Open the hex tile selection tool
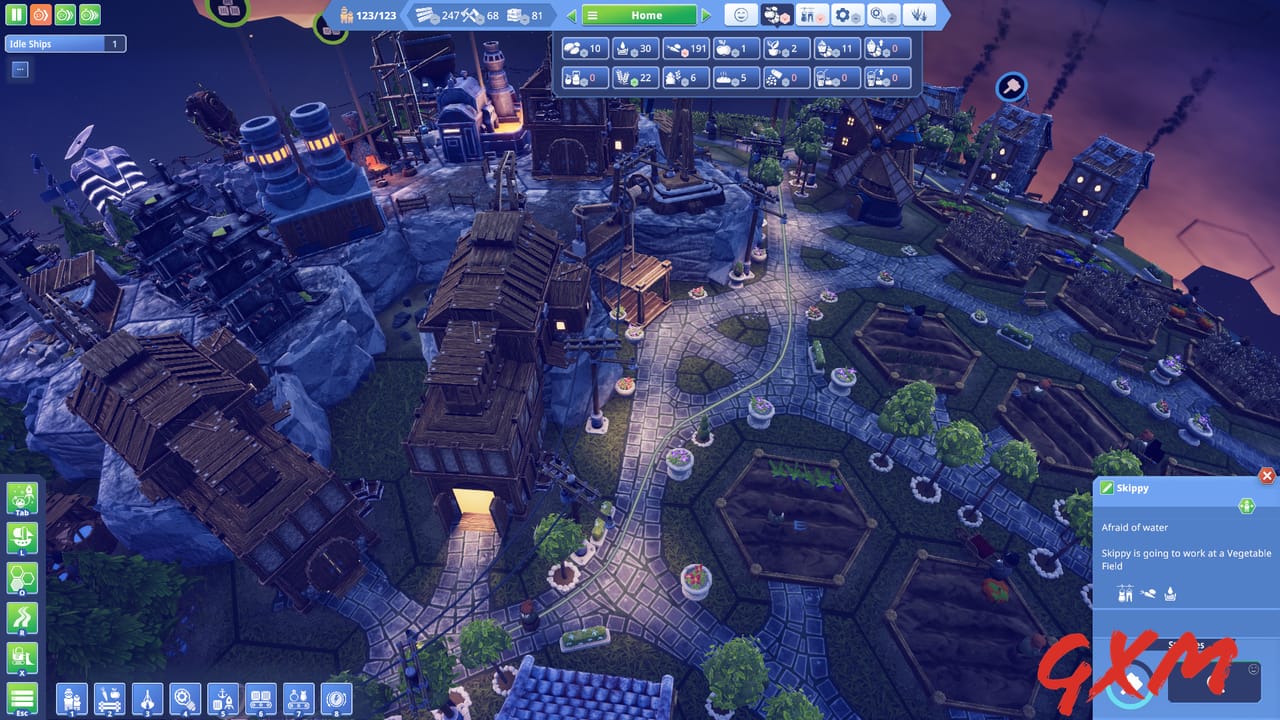Screen dimensions: 1280x720 pos(22,578)
